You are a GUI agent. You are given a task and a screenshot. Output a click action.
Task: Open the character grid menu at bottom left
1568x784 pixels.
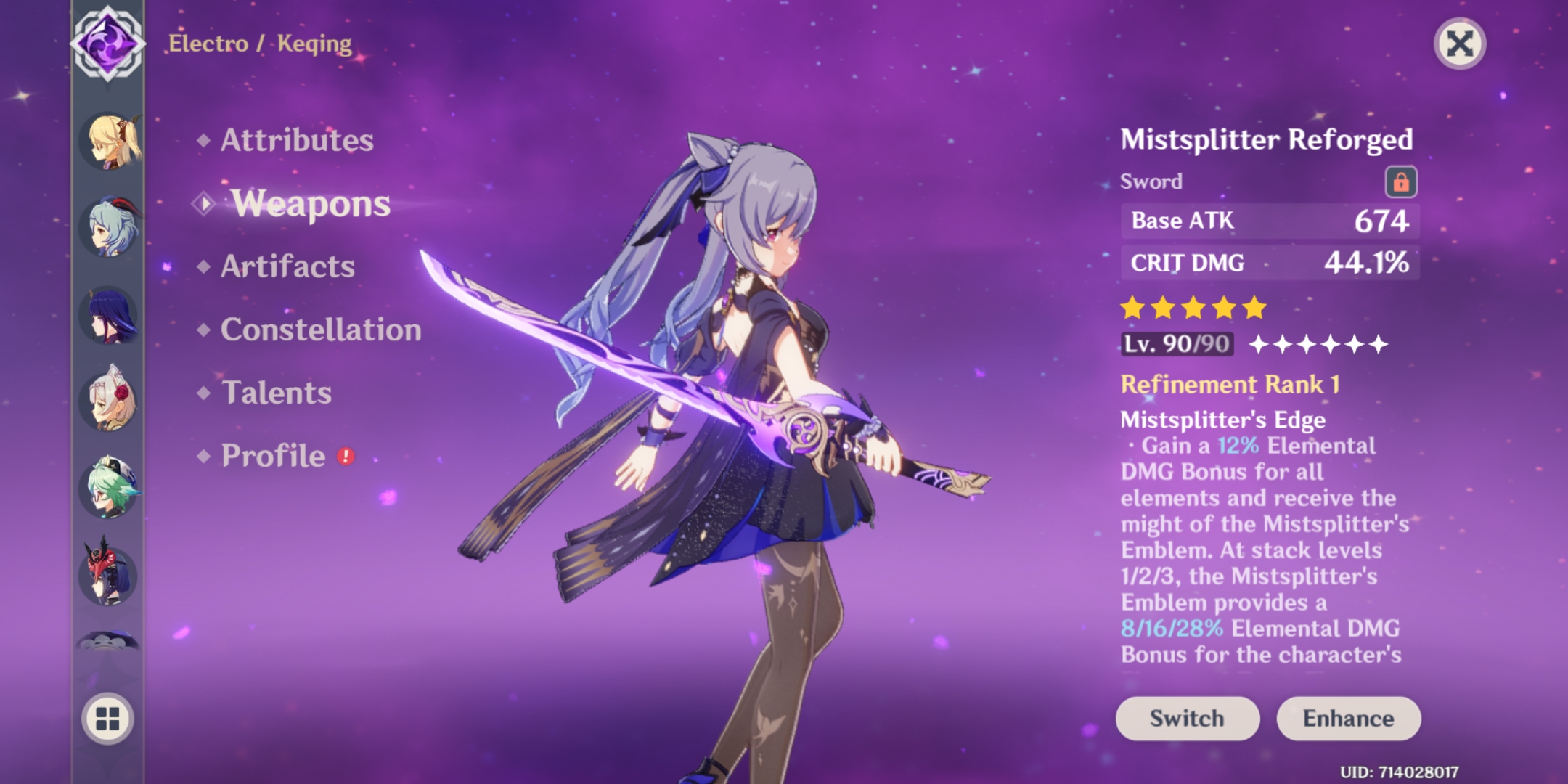tap(107, 719)
